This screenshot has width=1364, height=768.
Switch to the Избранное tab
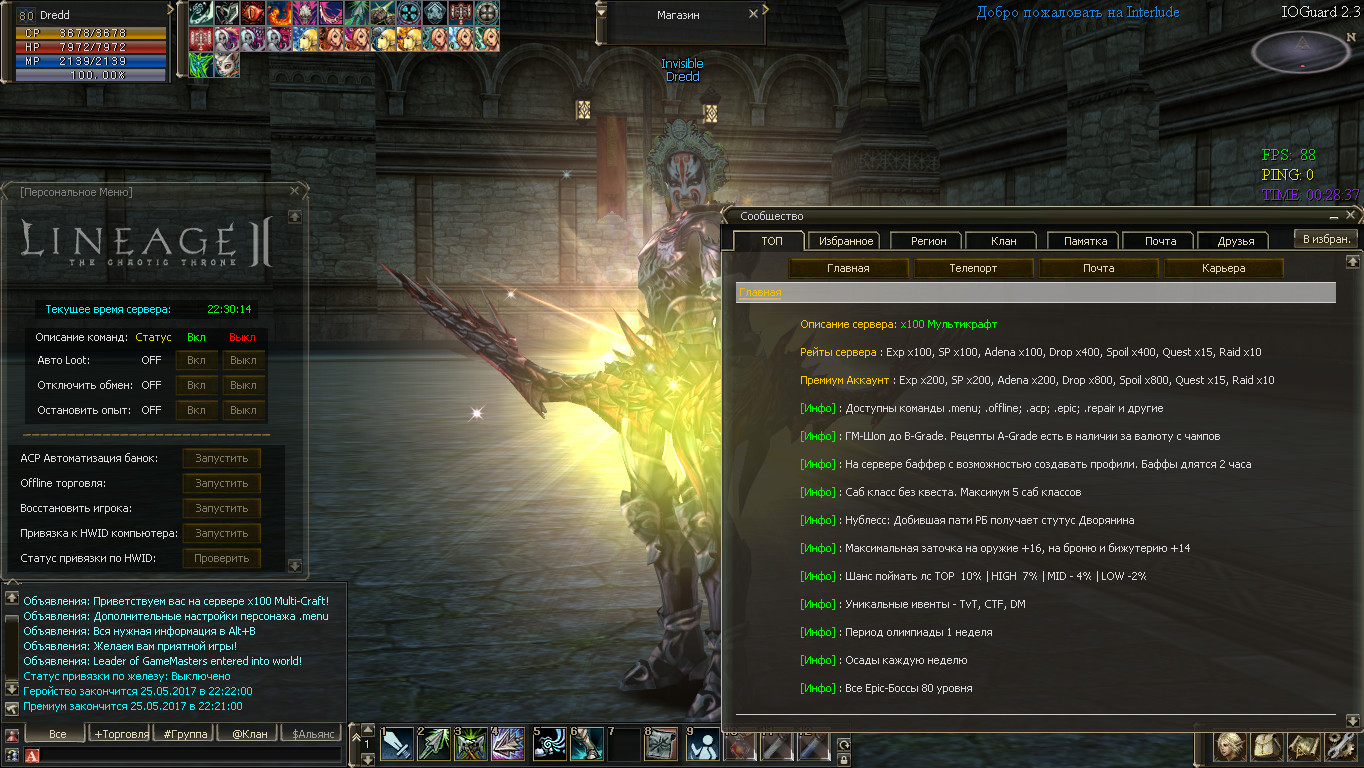click(x=846, y=241)
